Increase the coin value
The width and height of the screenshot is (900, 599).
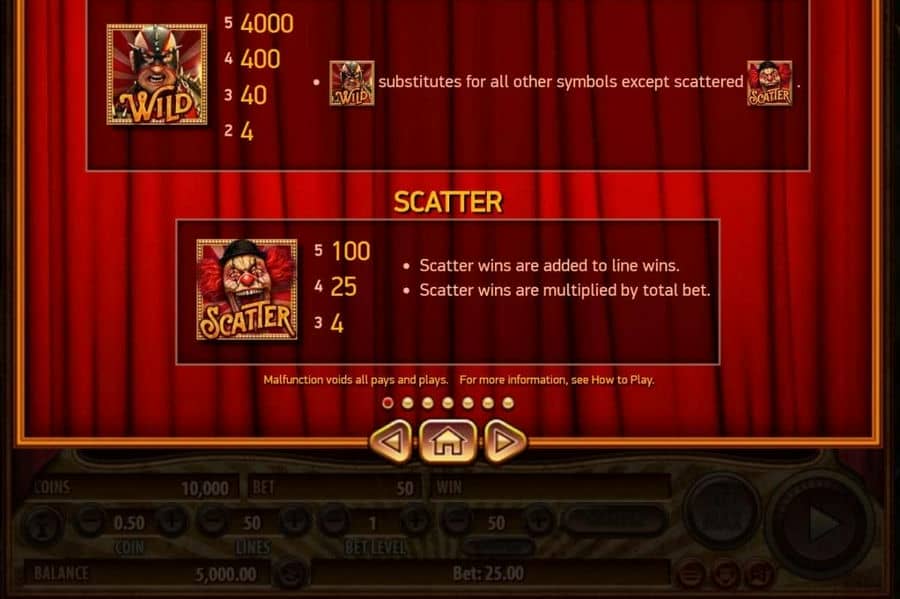pyautogui.click(x=170, y=521)
